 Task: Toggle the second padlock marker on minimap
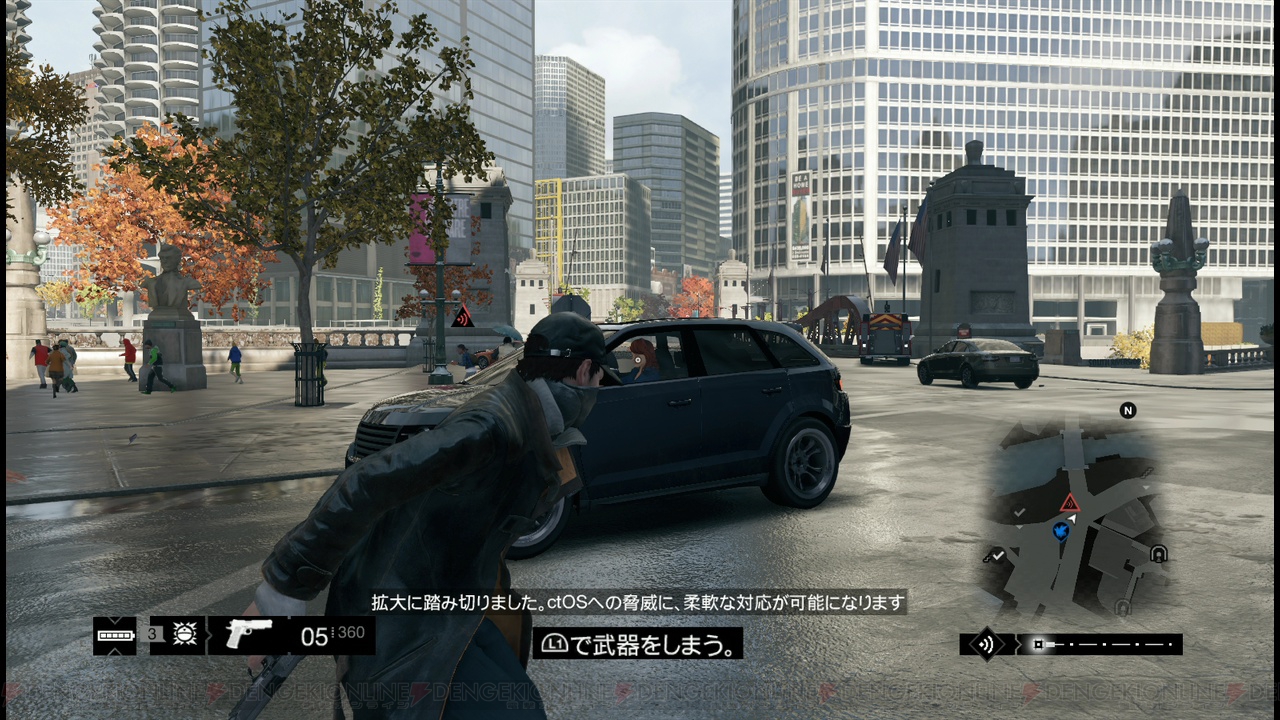[1123, 605]
